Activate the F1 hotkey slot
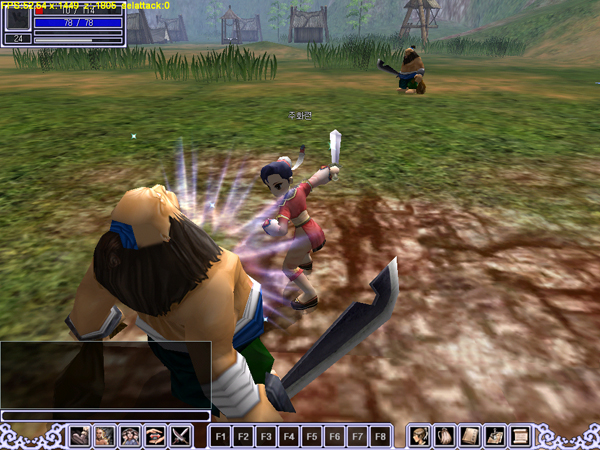Viewport: 600px width, 450px height. coord(220,436)
